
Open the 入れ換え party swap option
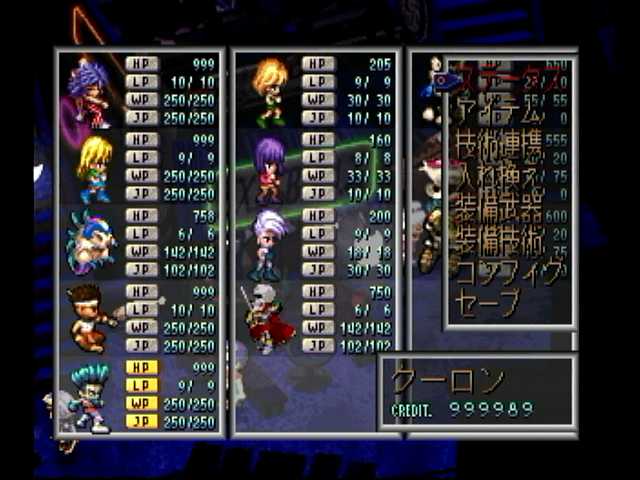[x=500, y=181]
